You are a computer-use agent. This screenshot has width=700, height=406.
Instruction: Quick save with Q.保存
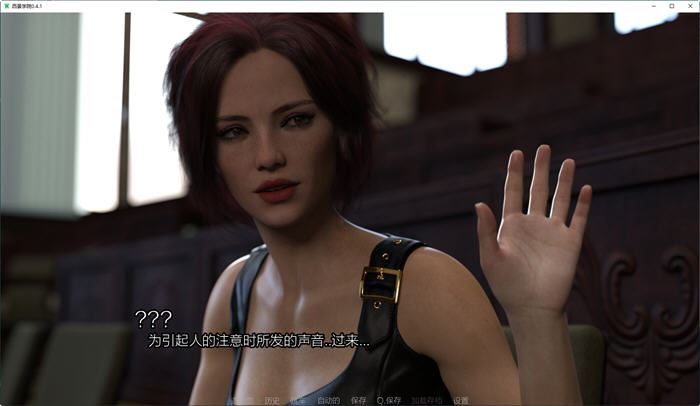point(389,400)
